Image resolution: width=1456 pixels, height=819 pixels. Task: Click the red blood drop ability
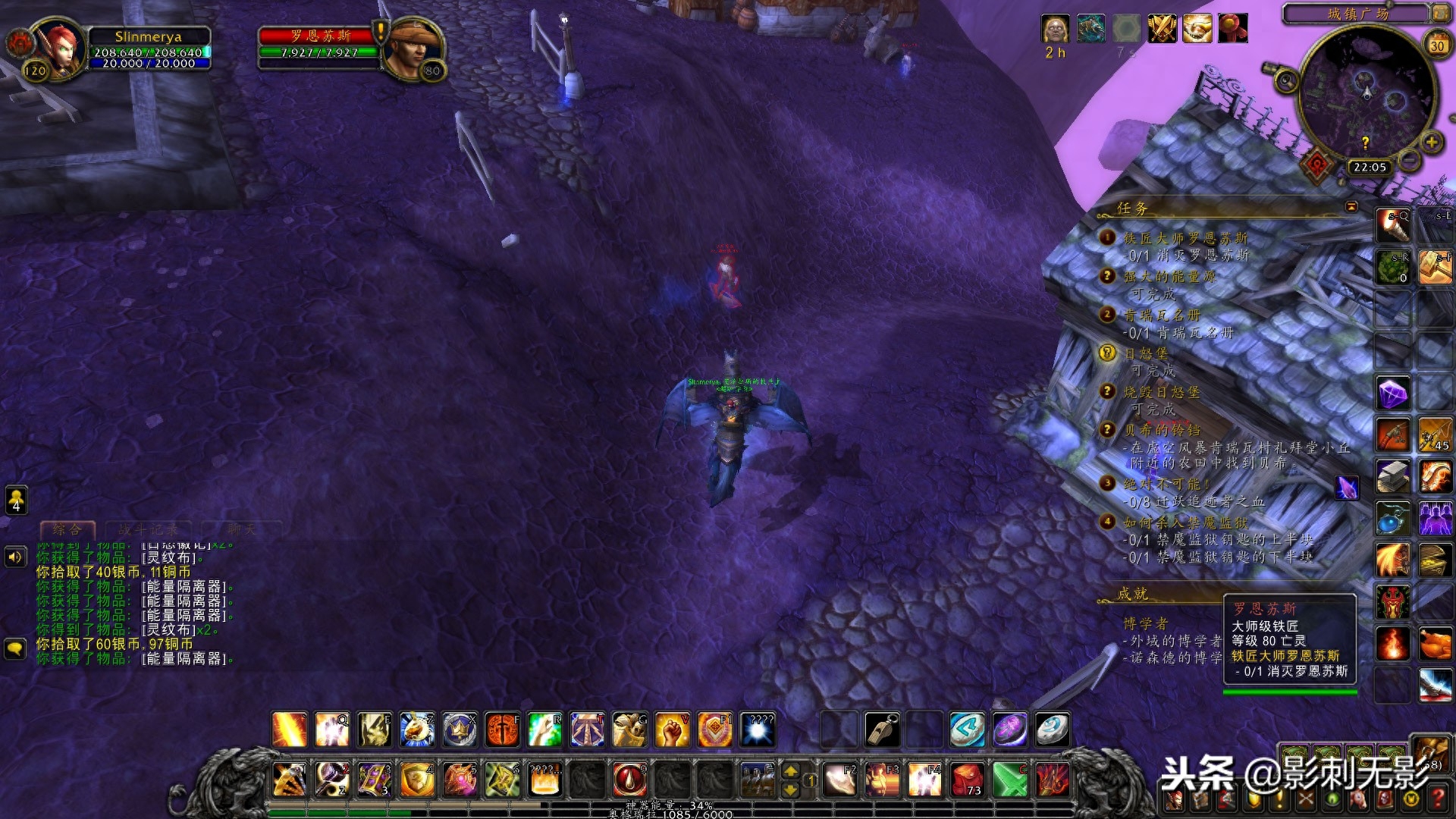pos(629,779)
